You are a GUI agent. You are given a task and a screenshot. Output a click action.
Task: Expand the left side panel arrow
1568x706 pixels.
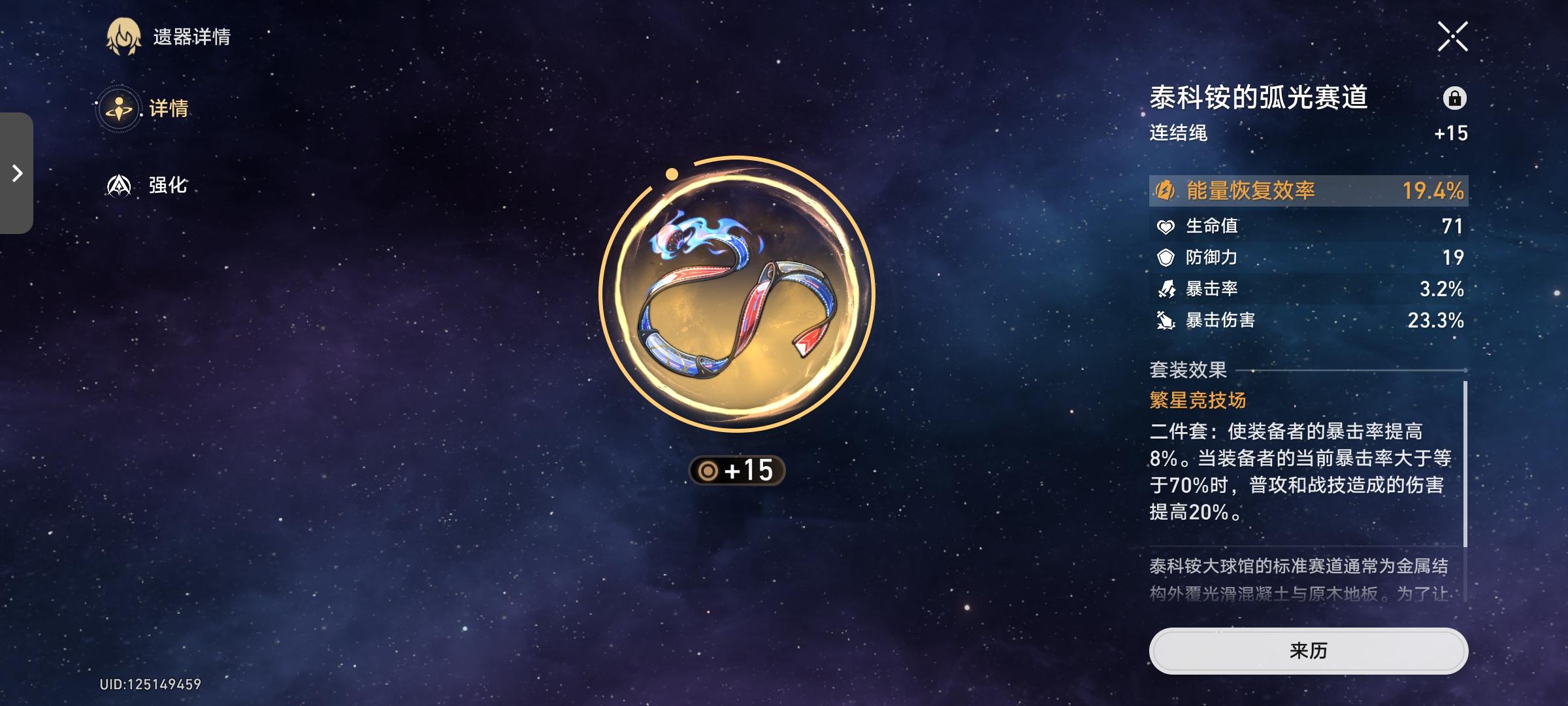click(16, 175)
